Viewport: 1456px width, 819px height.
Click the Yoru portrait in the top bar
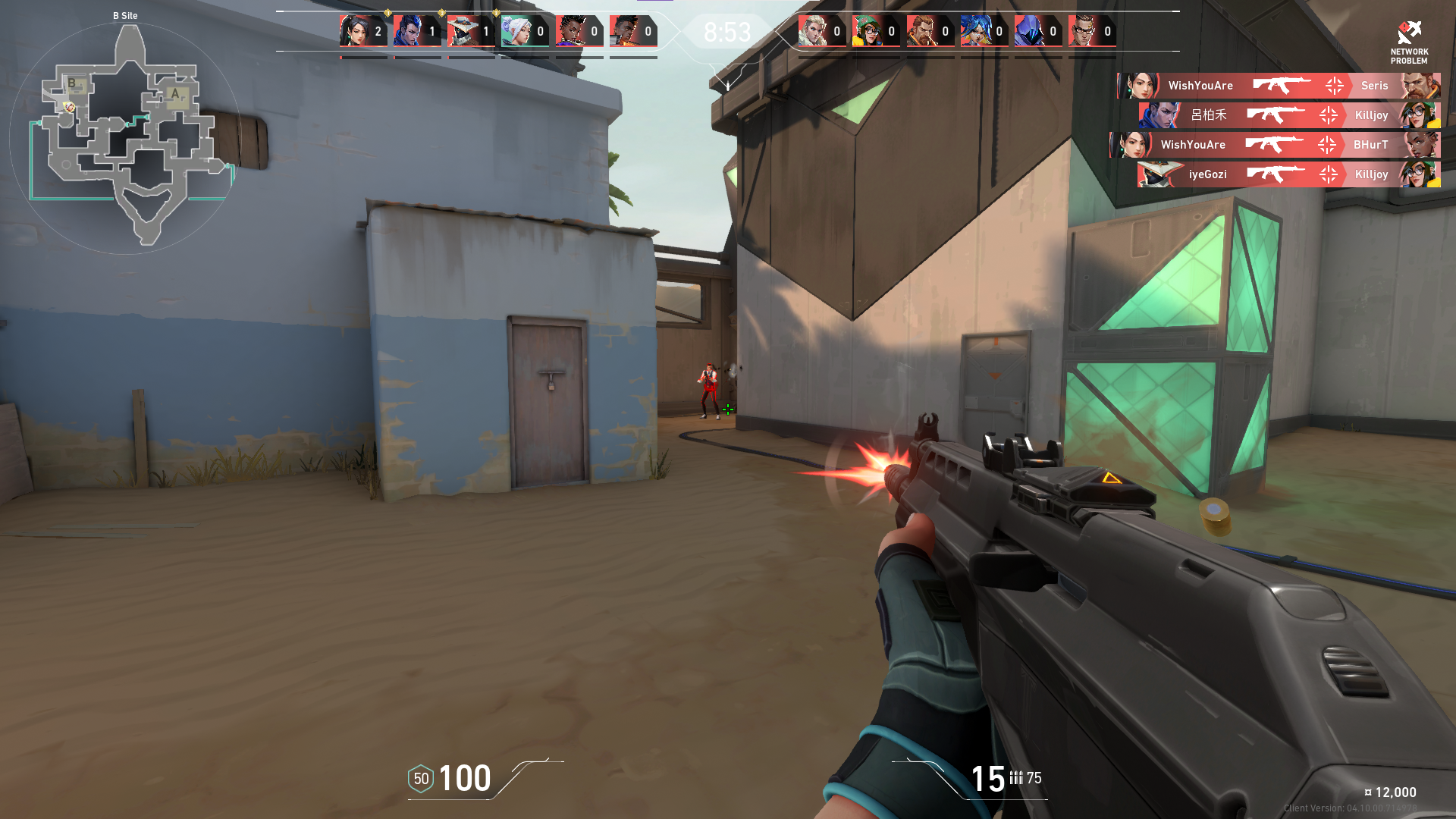[408, 32]
